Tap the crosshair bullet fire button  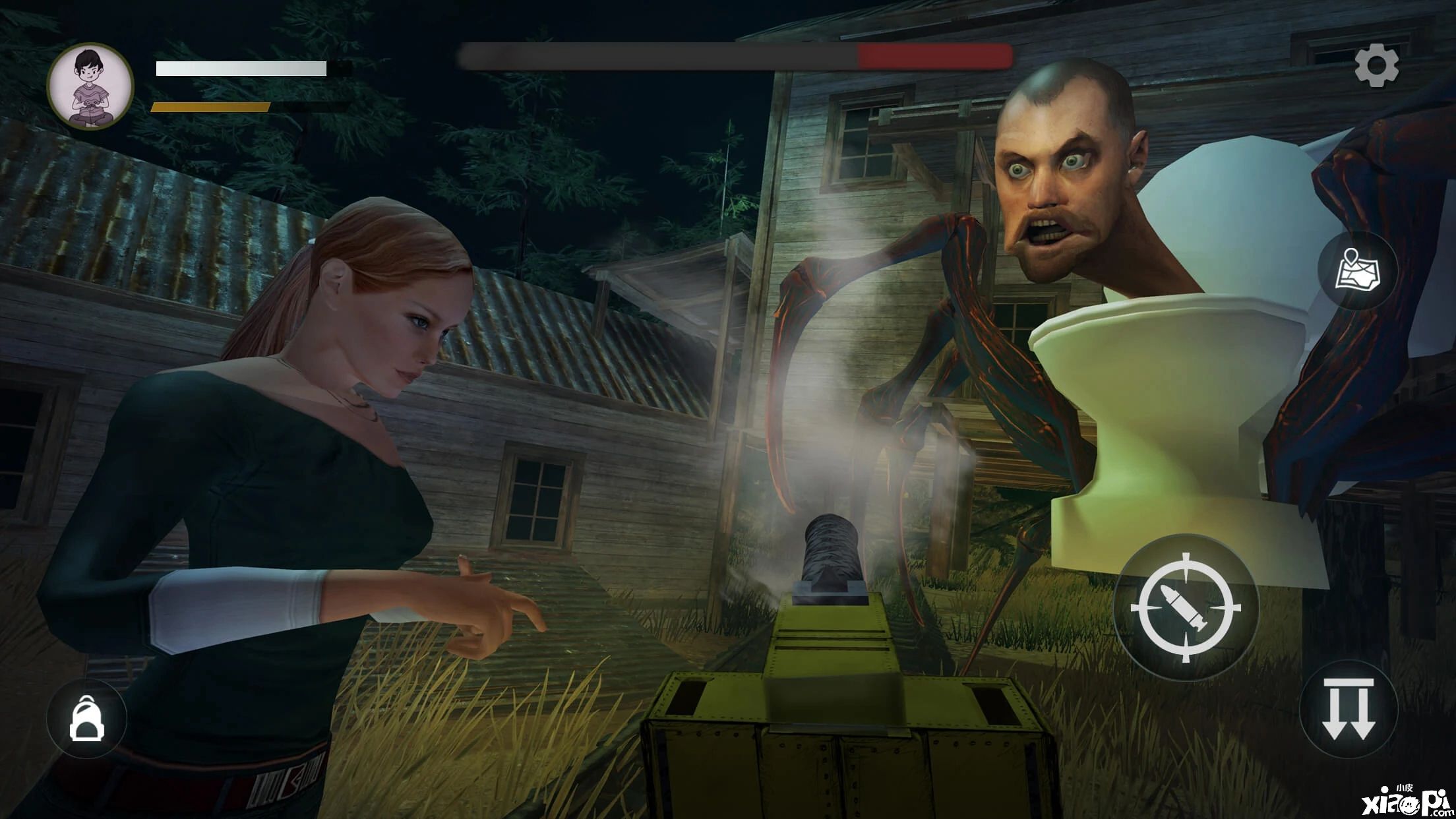(x=1186, y=607)
